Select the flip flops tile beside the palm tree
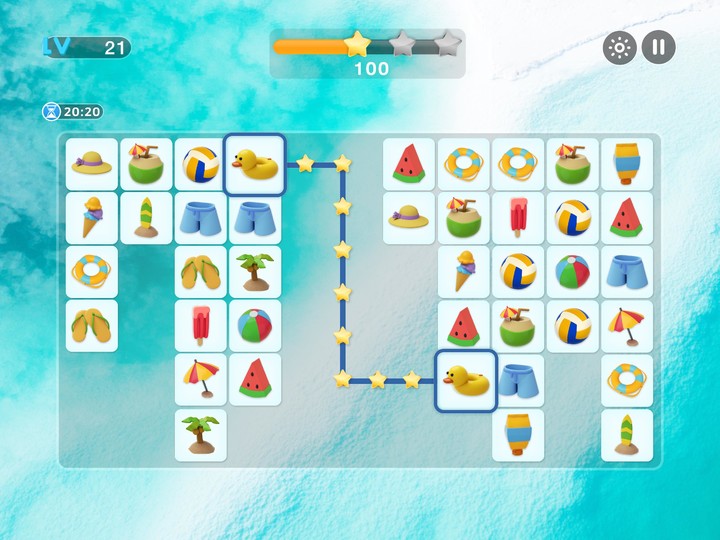 tap(201, 272)
